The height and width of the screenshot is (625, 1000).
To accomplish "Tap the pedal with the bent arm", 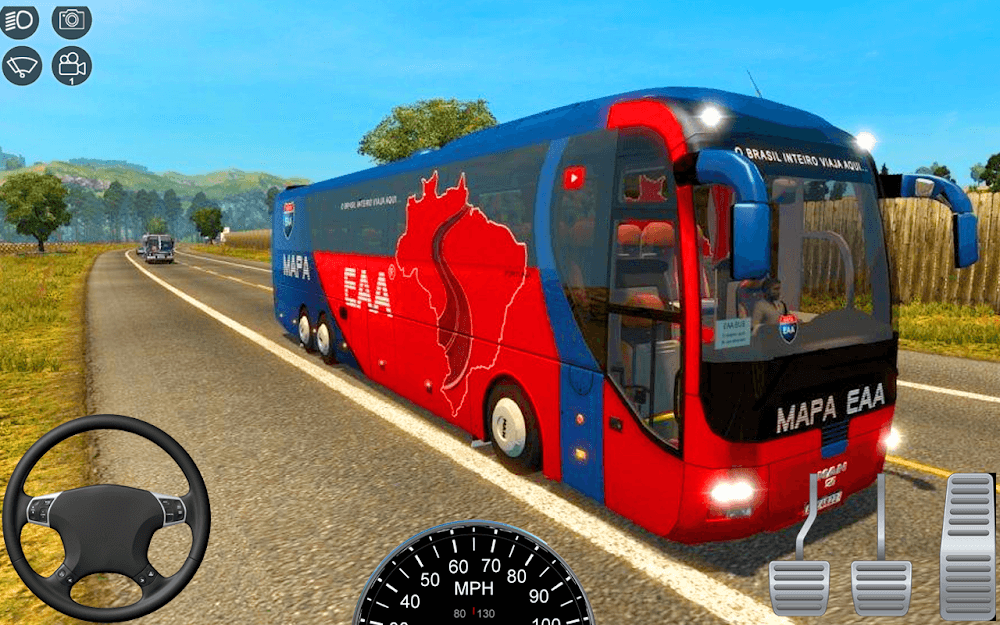I will click(799, 586).
